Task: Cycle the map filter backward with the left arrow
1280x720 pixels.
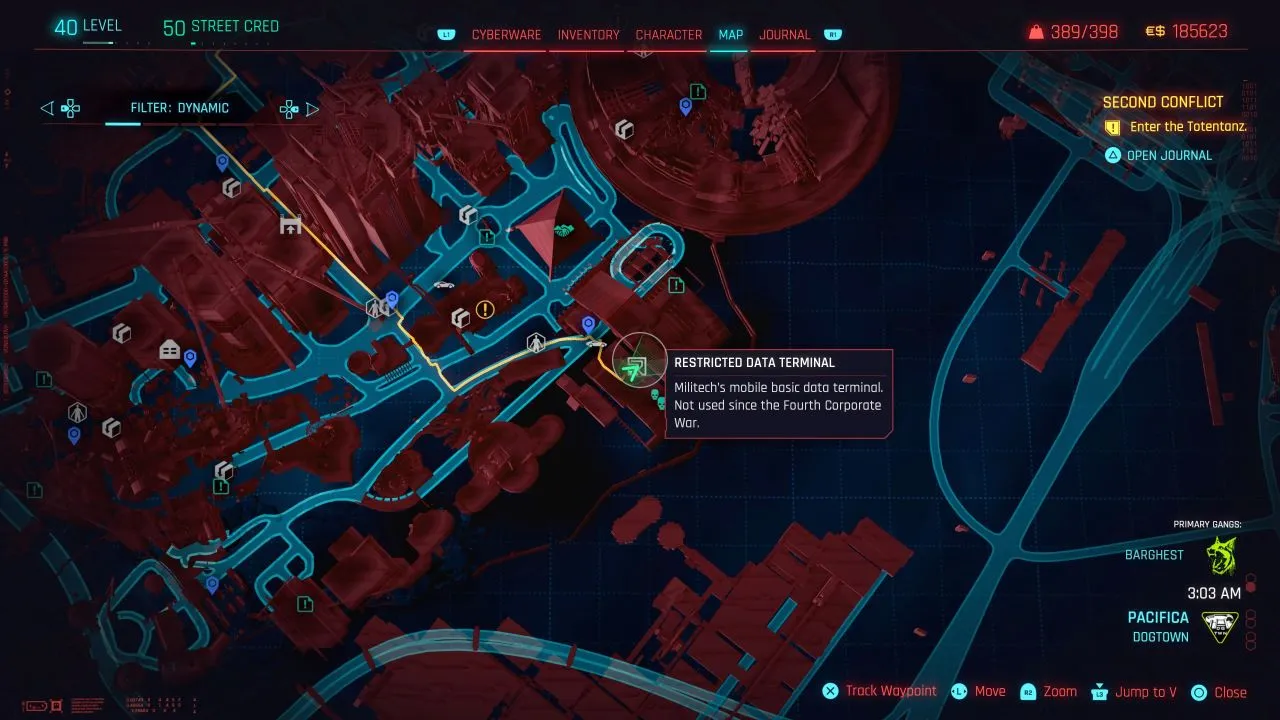Action: tap(46, 108)
